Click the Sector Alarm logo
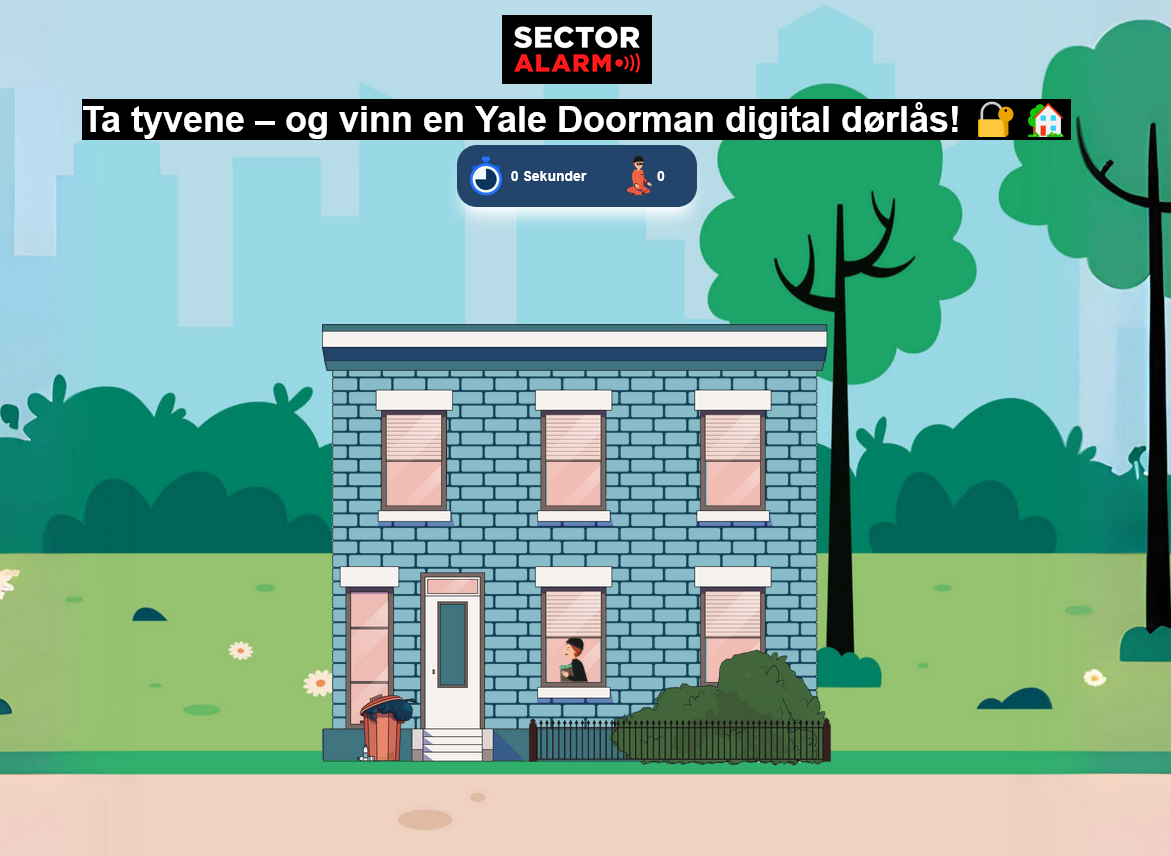Screen dimensions: 1171x856 point(576,50)
